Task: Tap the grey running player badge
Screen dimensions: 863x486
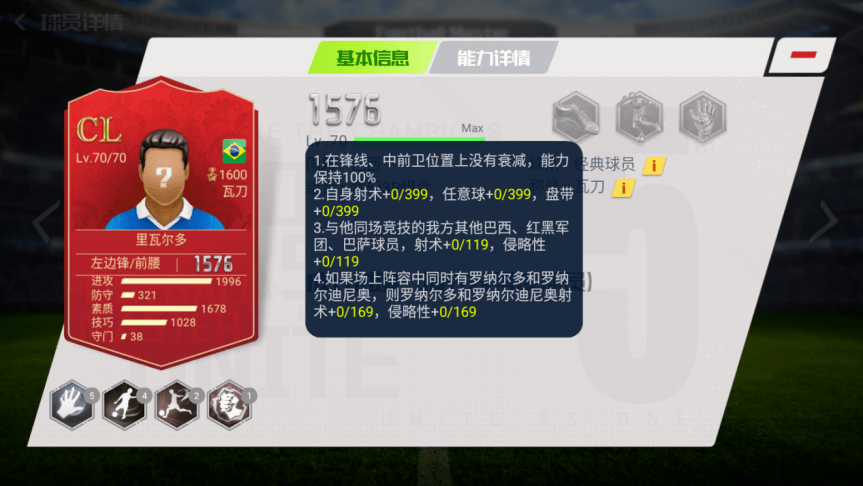Action: click(639, 118)
